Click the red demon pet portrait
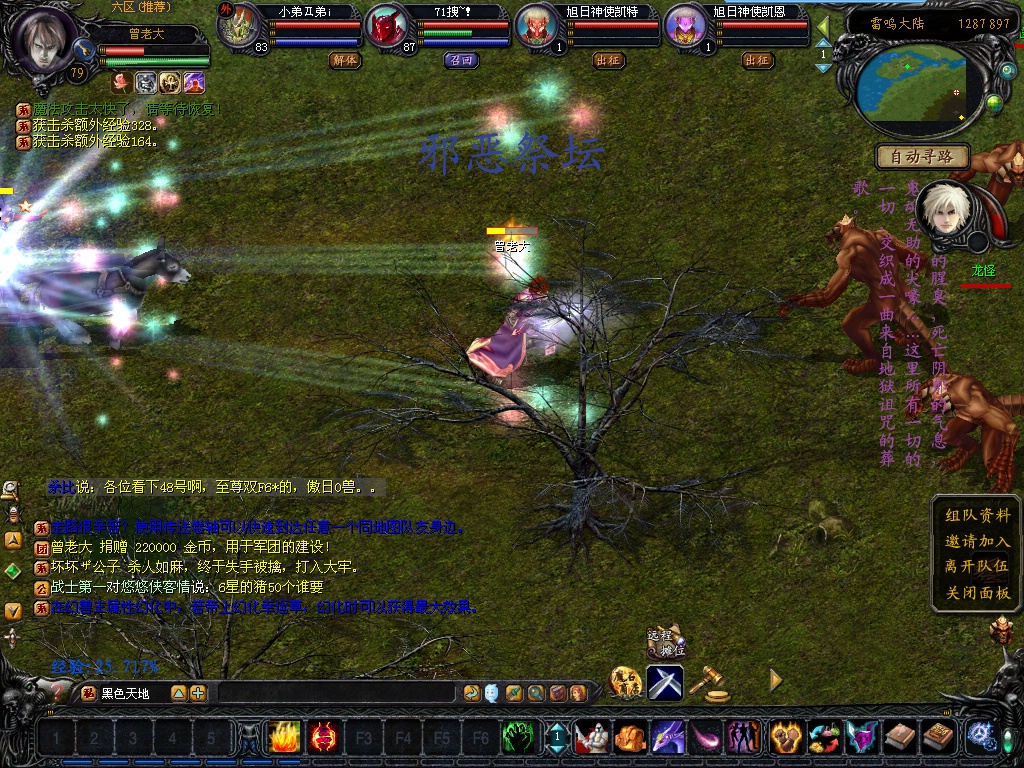This screenshot has width=1024, height=768. (x=384, y=29)
